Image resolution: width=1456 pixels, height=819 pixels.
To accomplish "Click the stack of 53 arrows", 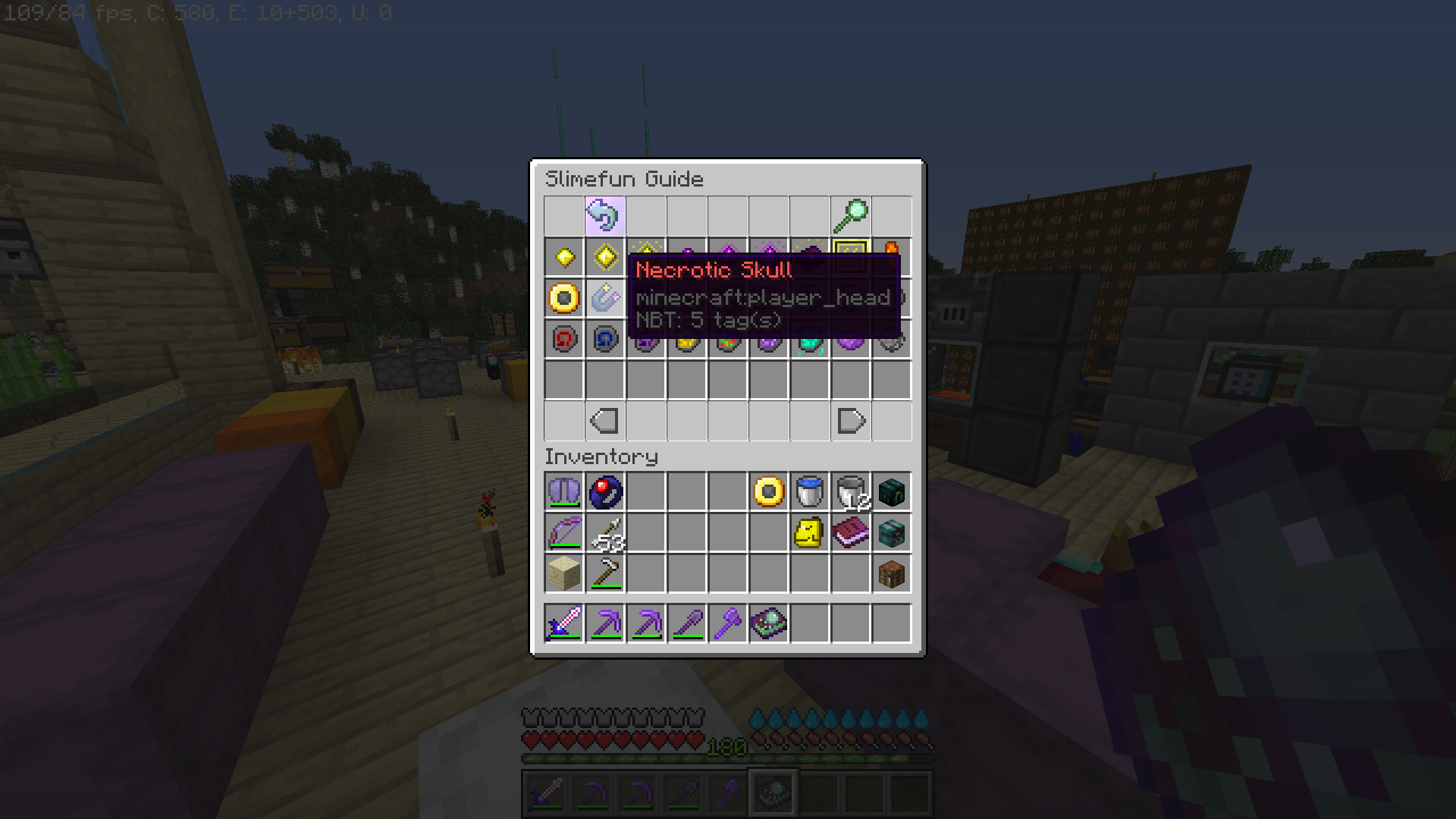I will click(x=604, y=533).
